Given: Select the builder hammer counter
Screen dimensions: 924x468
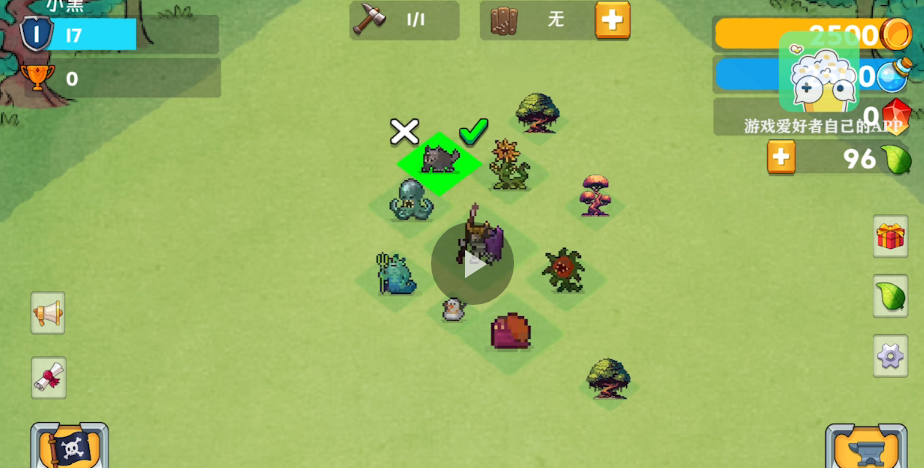Looking at the screenshot, I should point(403,20).
